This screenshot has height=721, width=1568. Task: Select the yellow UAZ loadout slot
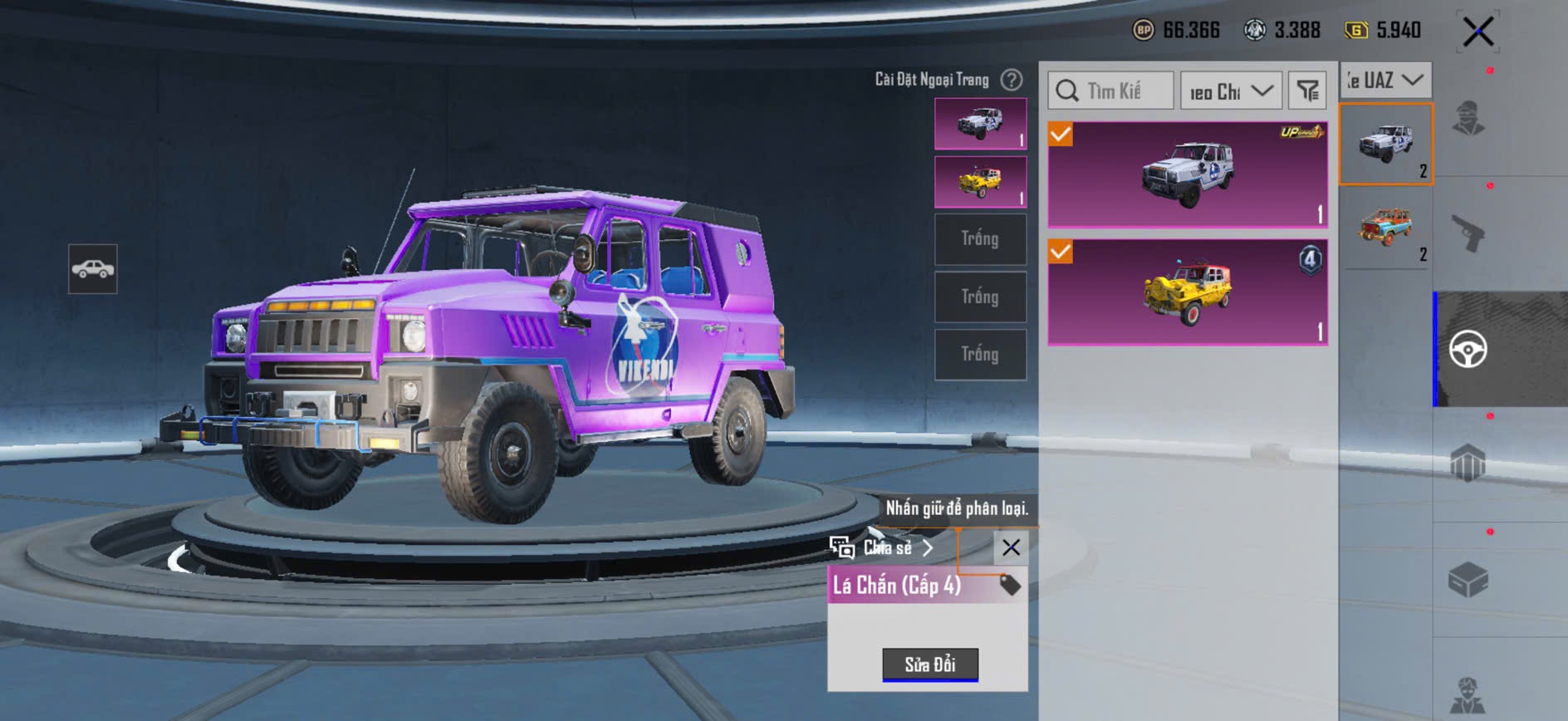[x=980, y=182]
